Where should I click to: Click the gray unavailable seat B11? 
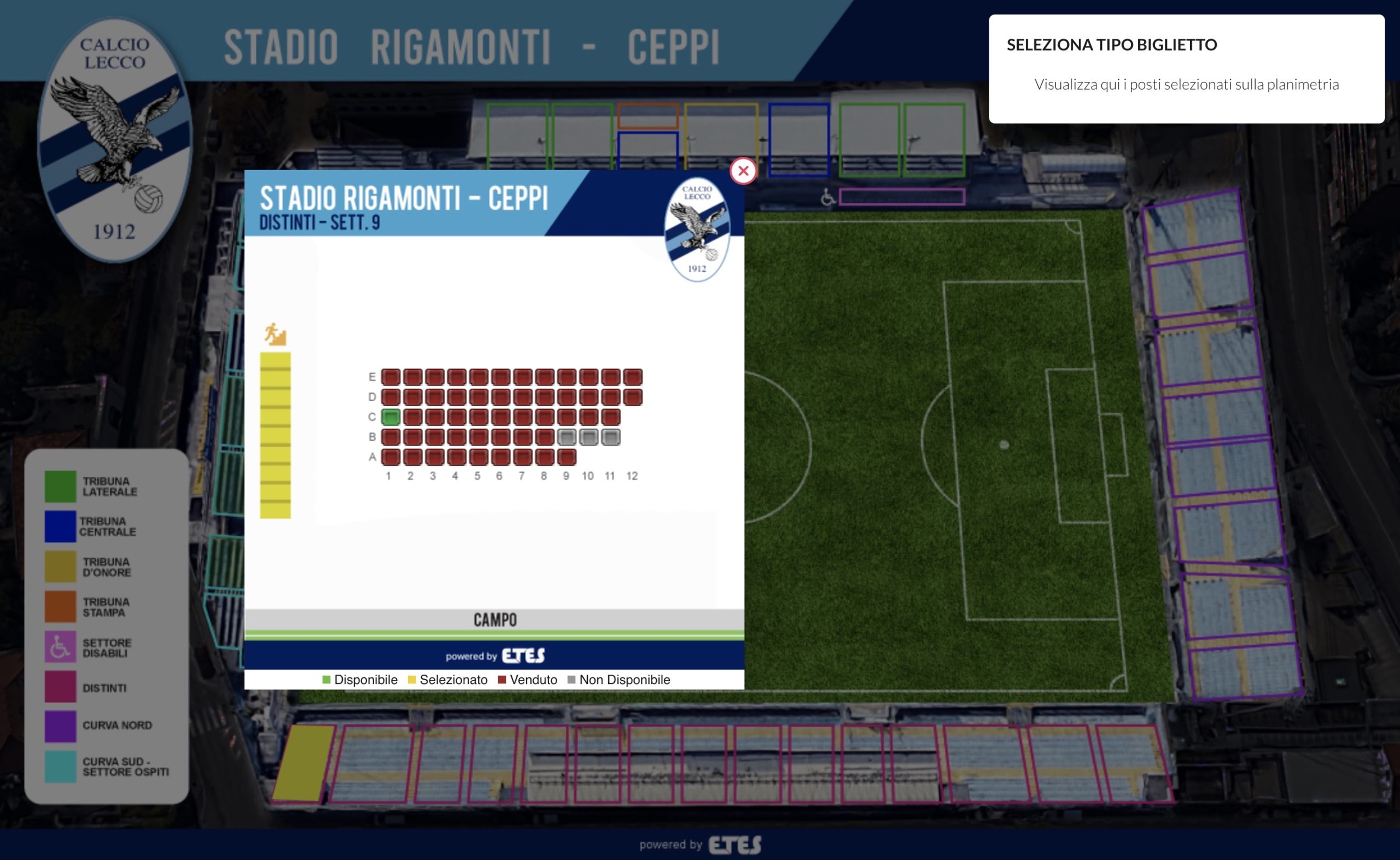[610, 437]
